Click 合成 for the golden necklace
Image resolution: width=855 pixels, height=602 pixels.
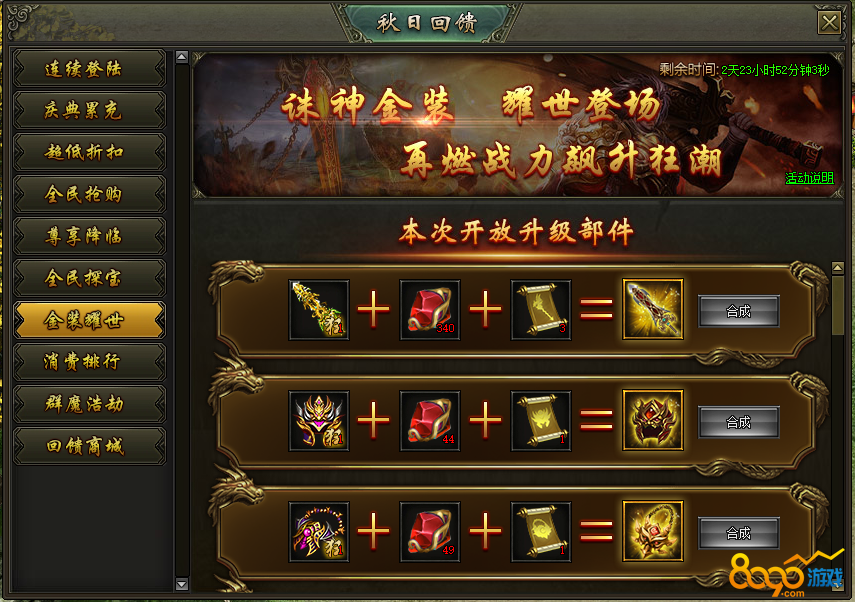[738, 533]
